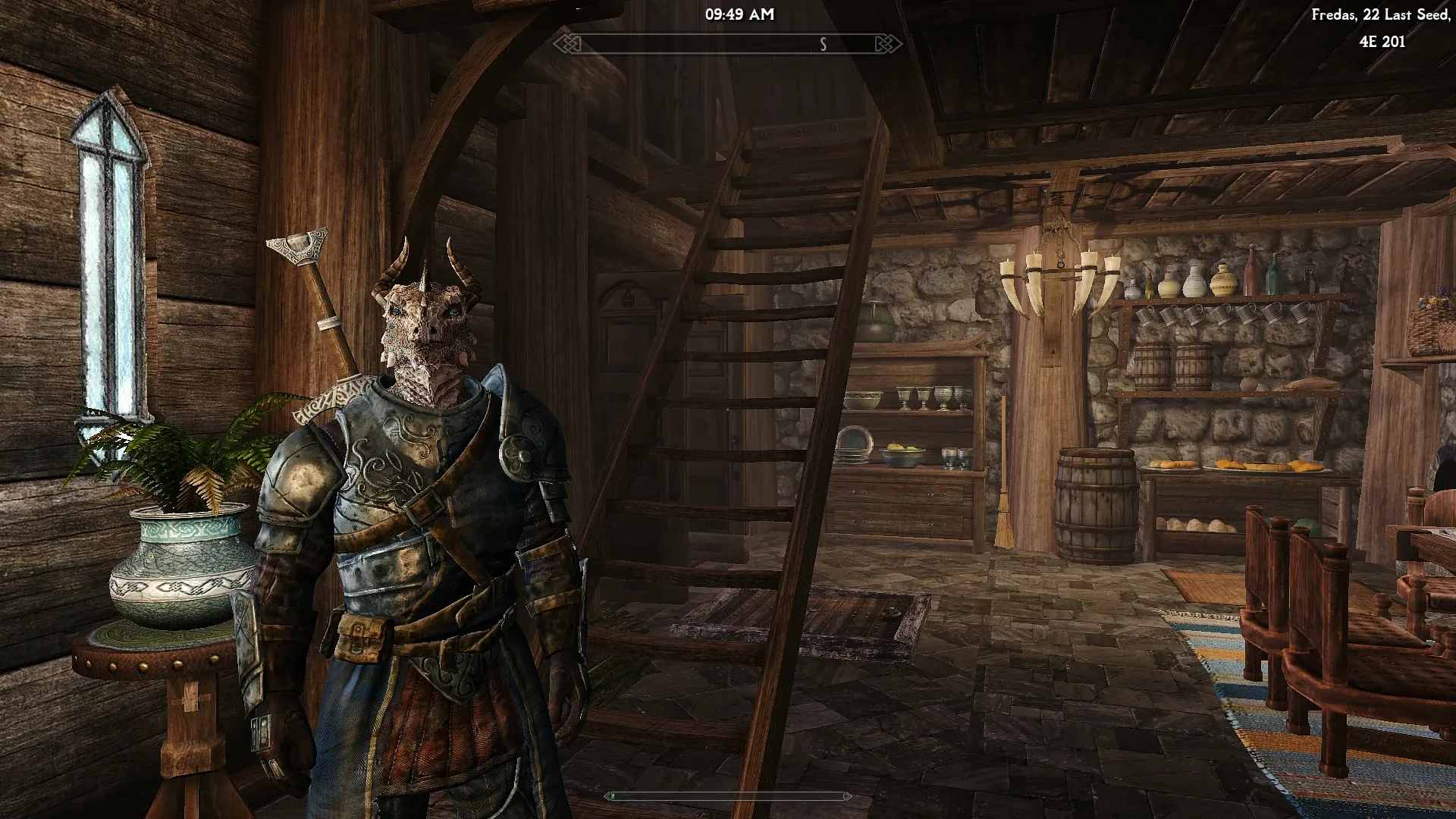Click the bowl of fruit on the shelf
1456x819 pixels.
[x=902, y=455]
